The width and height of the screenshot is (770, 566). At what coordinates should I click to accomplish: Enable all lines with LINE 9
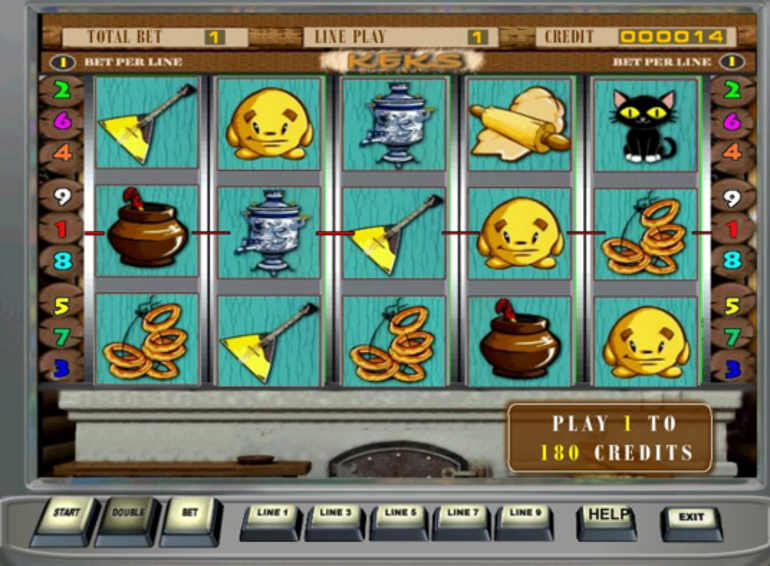pos(525,518)
